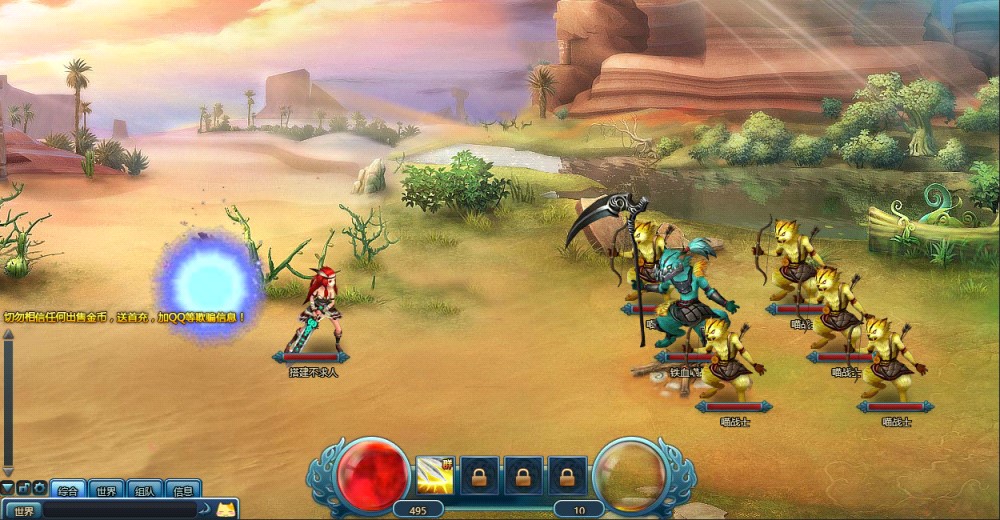Select the 组队 chat tab

tap(145, 490)
